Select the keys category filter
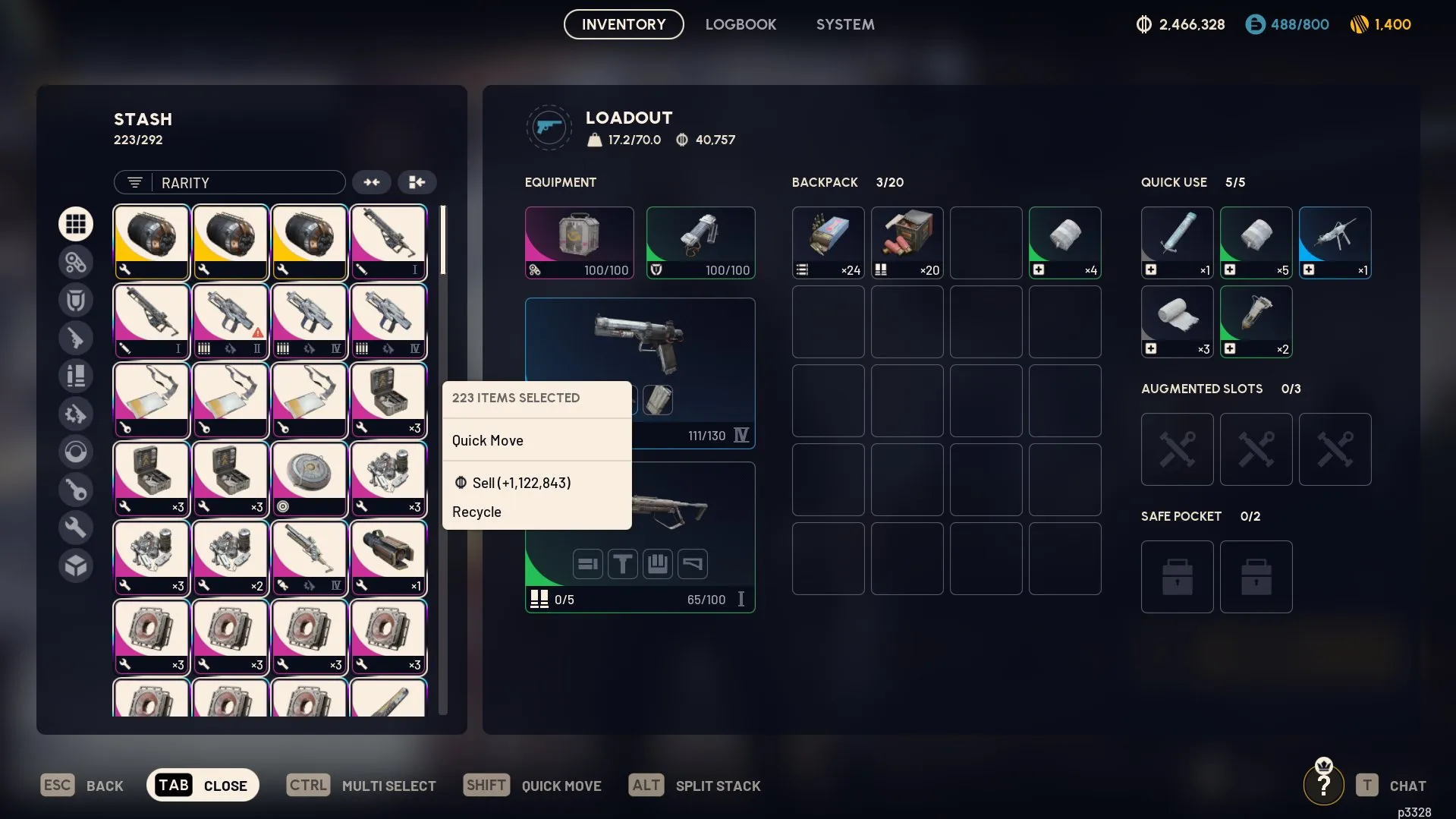Screen dimensions: 1456x819 pos(76,490)
